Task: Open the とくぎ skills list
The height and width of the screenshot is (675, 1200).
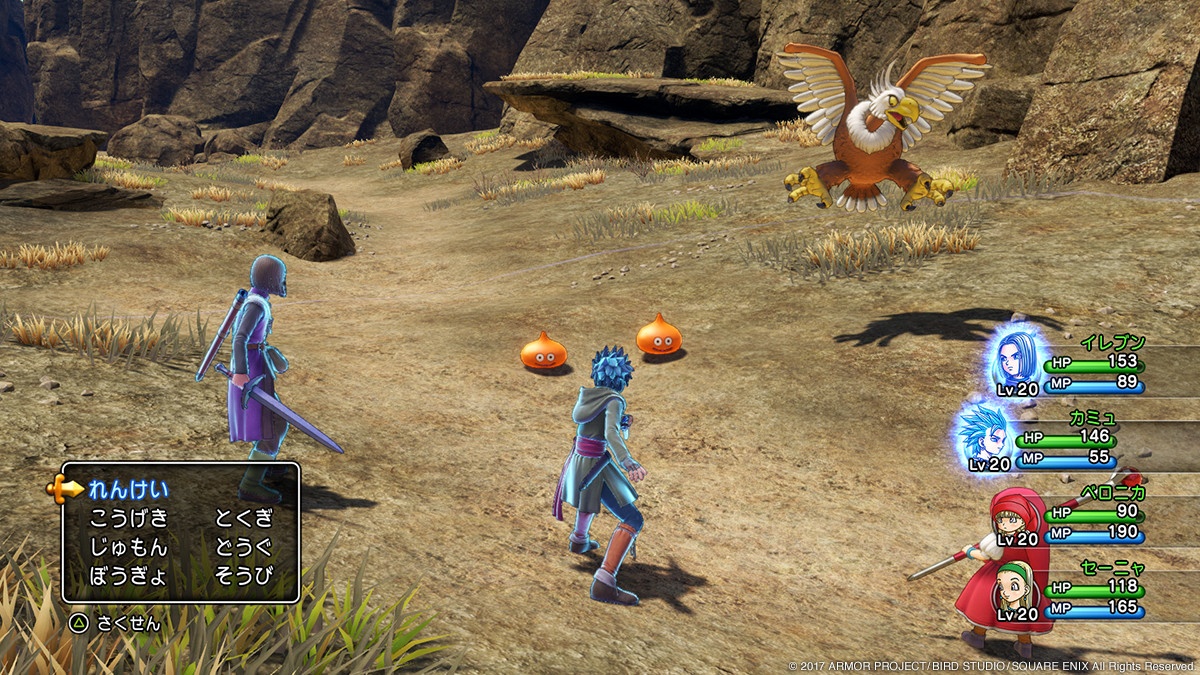Action: (x=243, y=518)
